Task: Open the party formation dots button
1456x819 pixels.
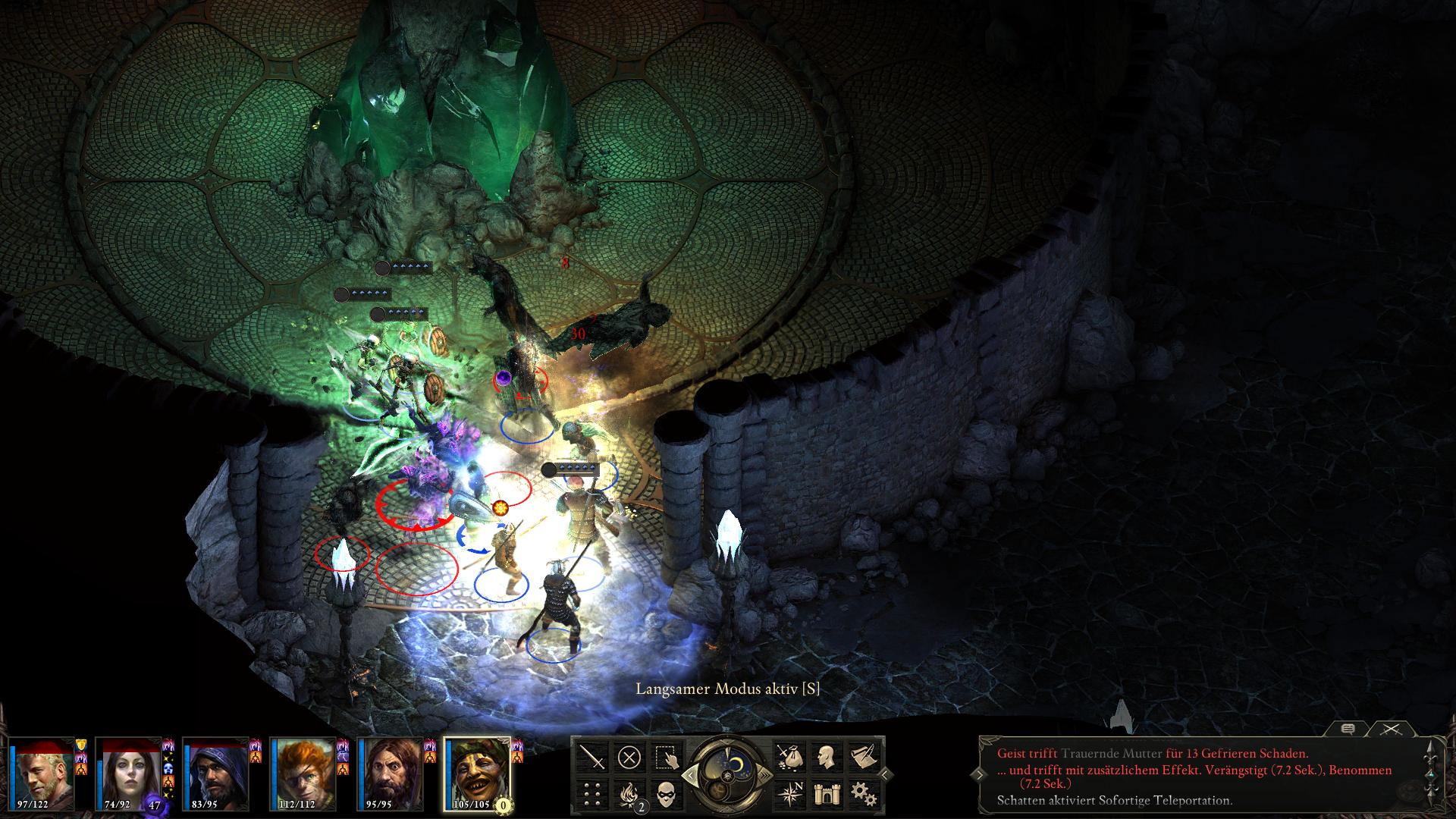Action: [x=592, y=793]
